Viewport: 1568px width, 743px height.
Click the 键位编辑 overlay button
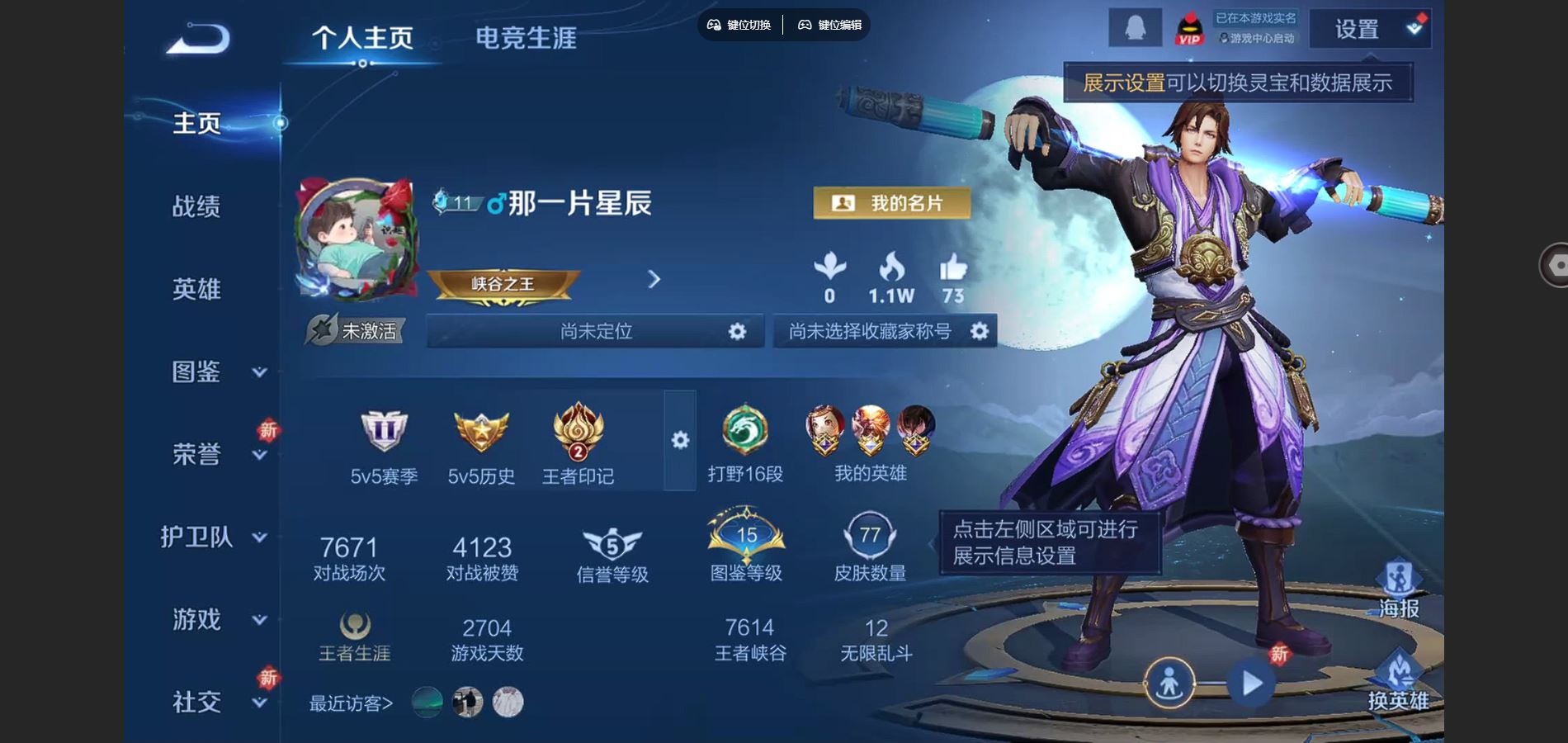coord(829,25)
